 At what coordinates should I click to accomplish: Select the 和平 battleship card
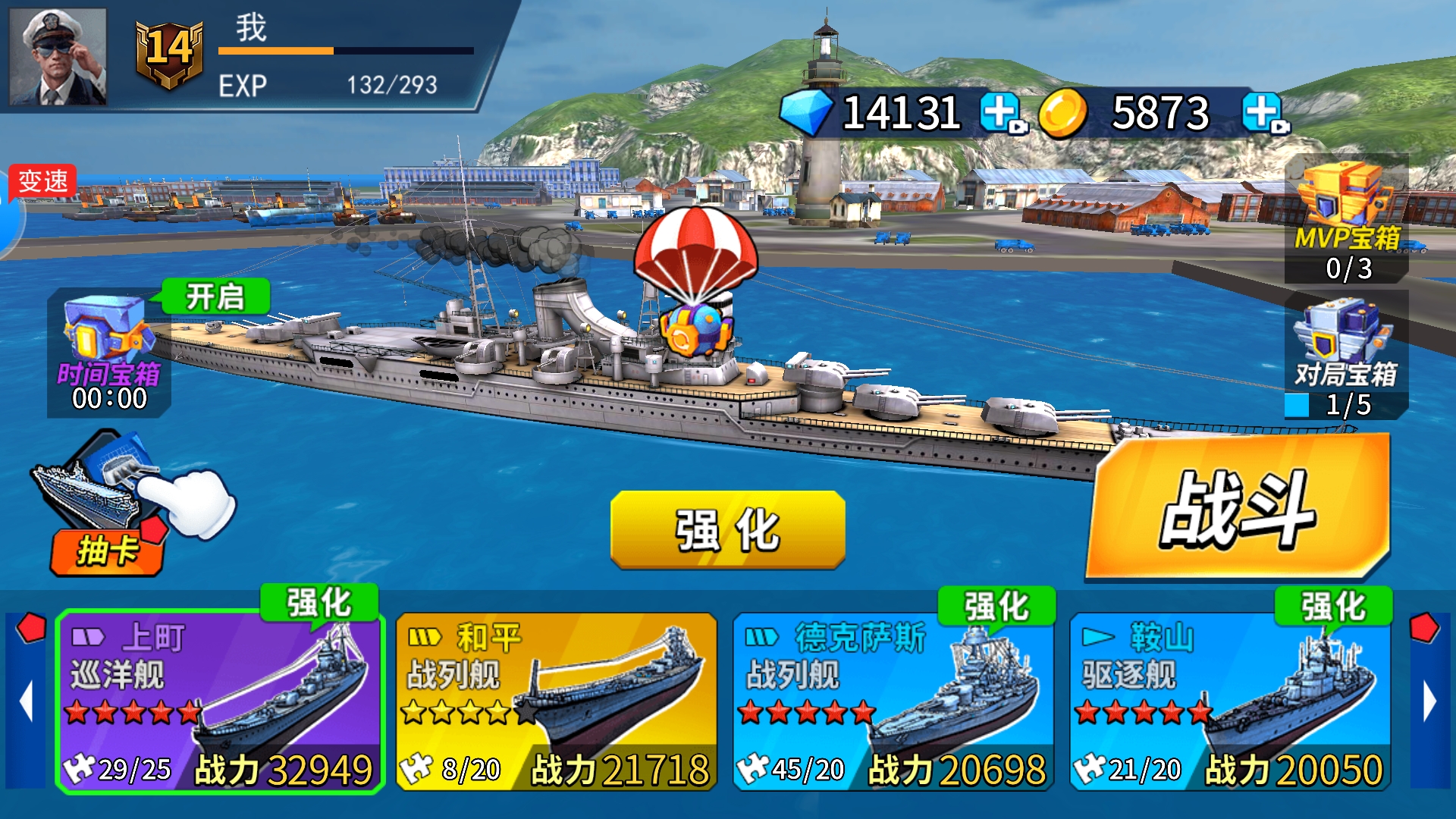(556, 701)
